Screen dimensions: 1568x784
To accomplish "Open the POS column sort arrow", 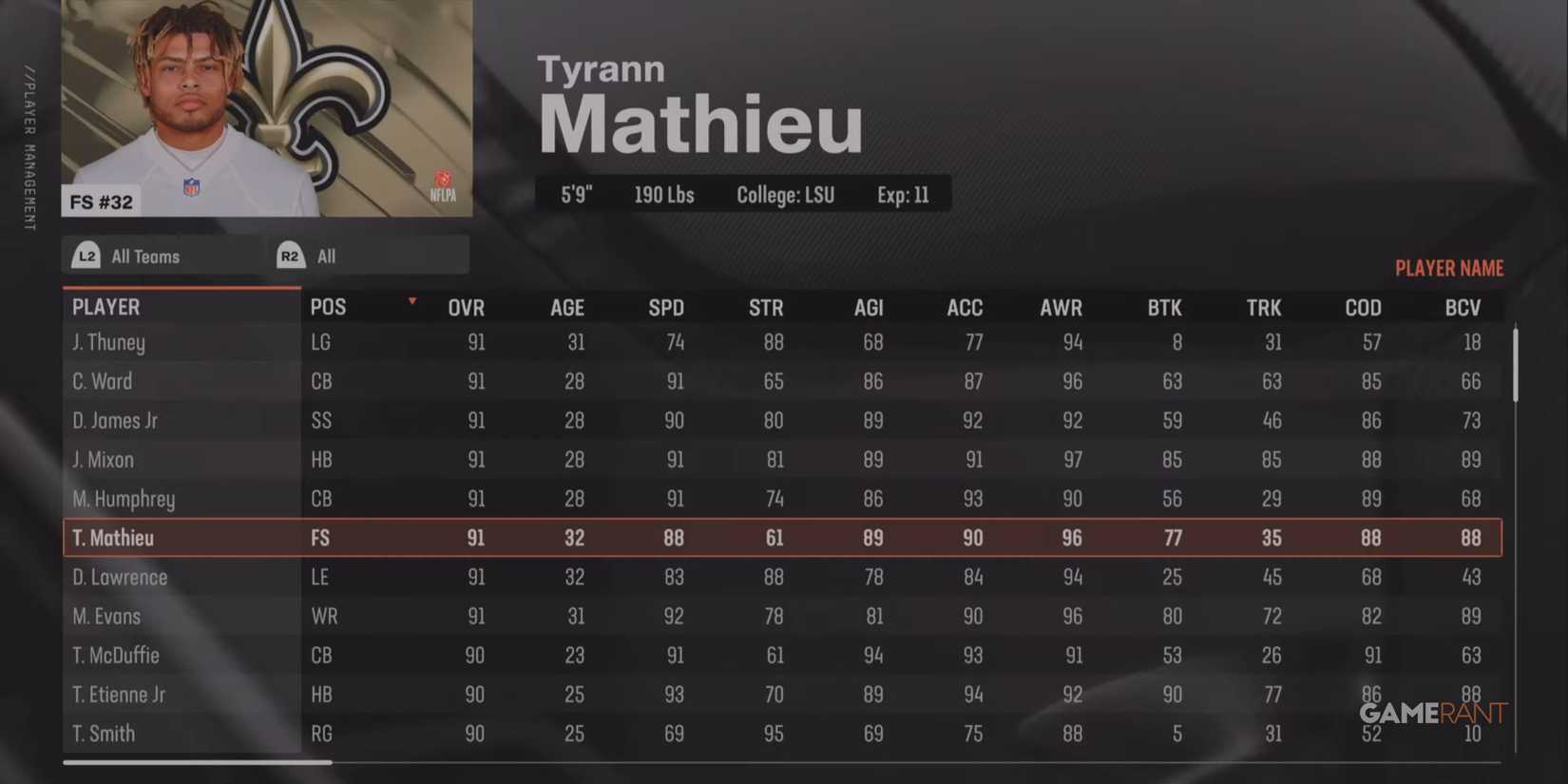I will (411, 300).
